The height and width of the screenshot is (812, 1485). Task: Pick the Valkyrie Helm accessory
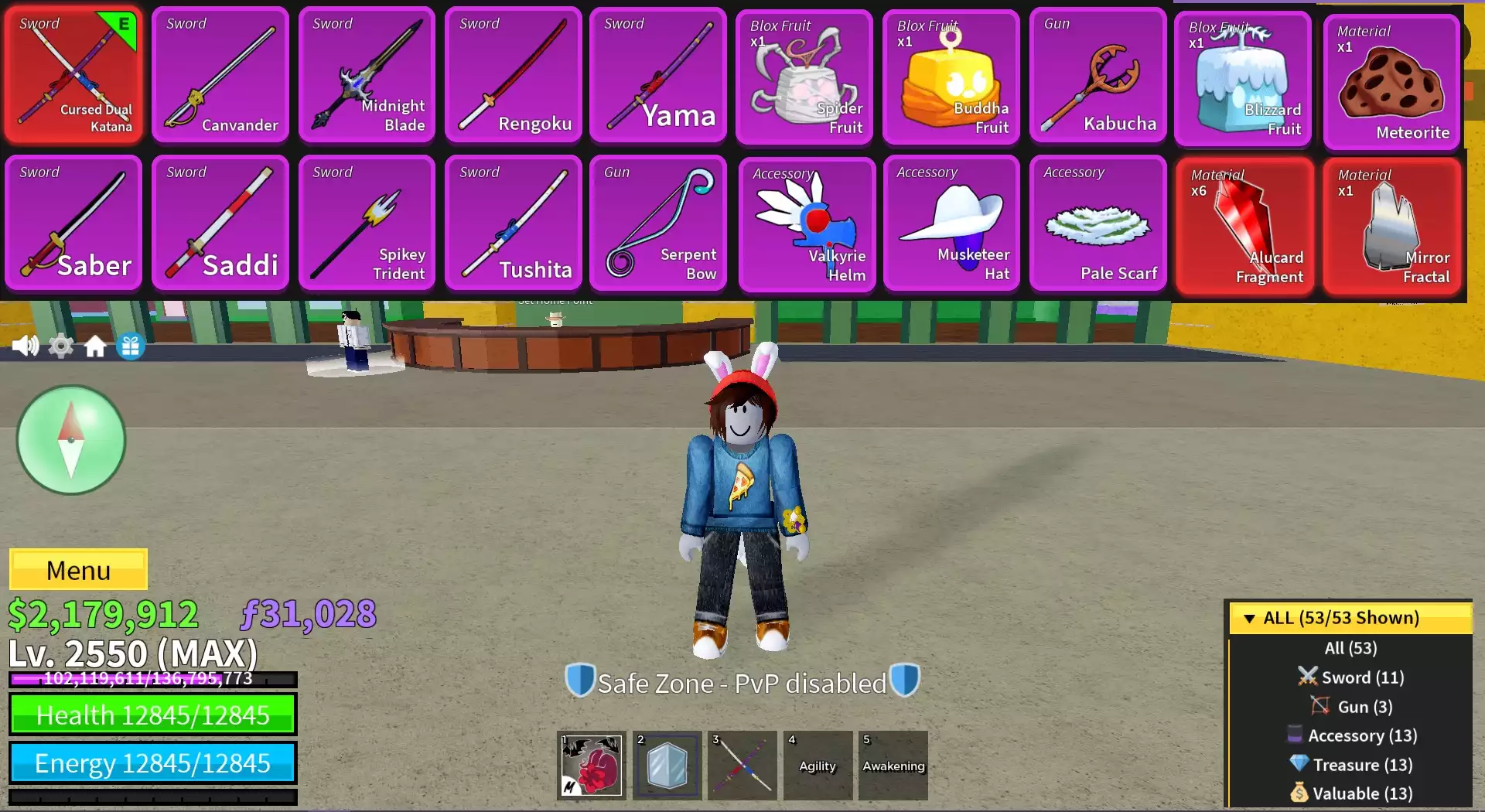pyautogui.click(x=807, y=224)
